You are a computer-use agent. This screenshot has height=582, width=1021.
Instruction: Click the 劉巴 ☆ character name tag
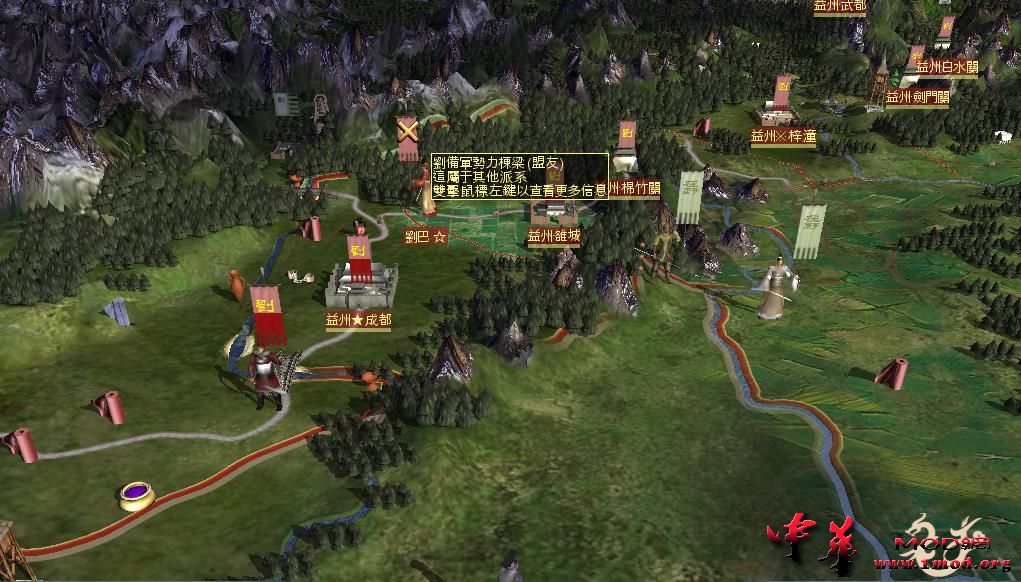tap(425, 237)
